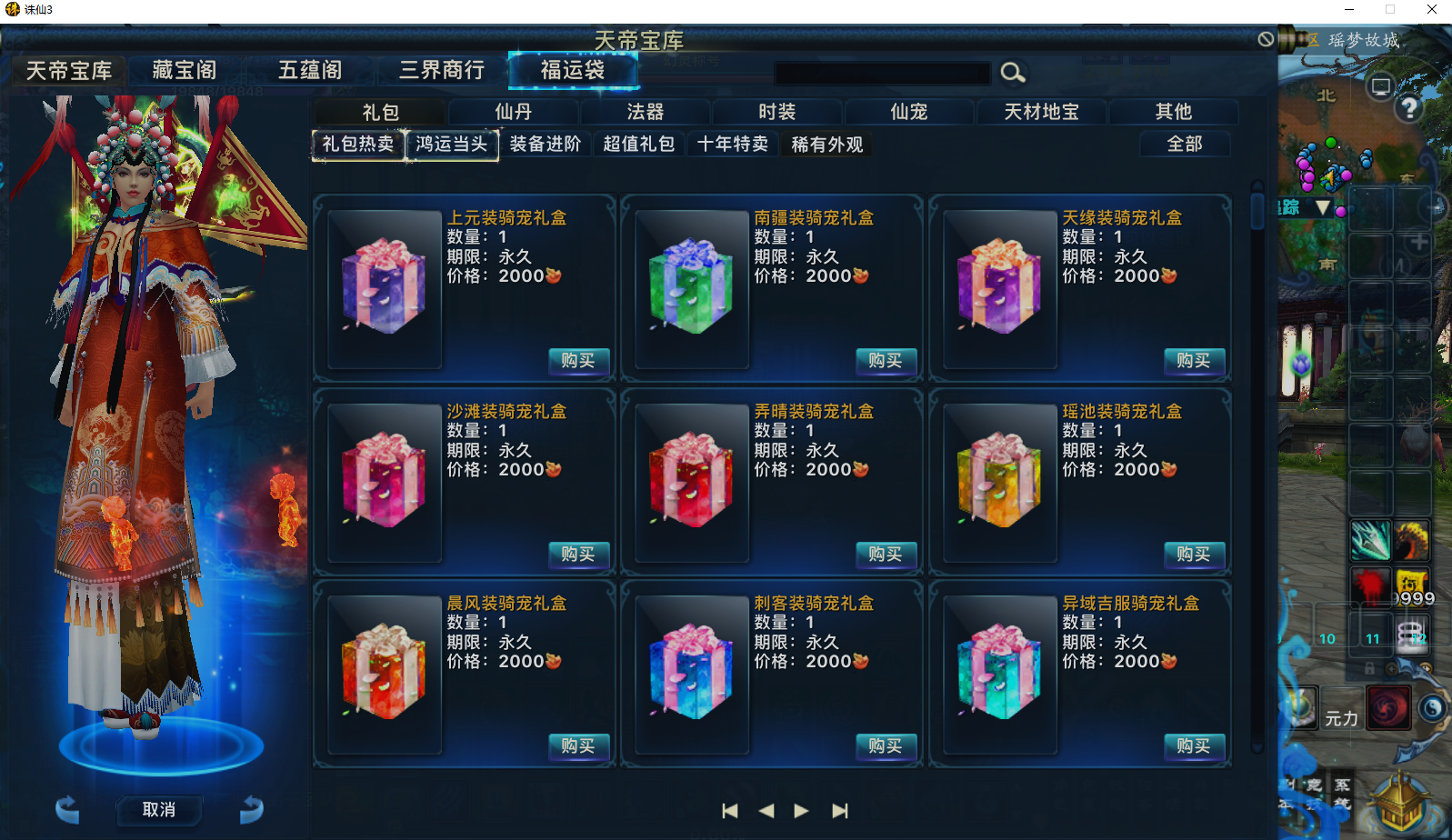Go to the next page of gift boxes
Image resolution: width=1452 pixels, height=840 pixels.
(800, 810)
